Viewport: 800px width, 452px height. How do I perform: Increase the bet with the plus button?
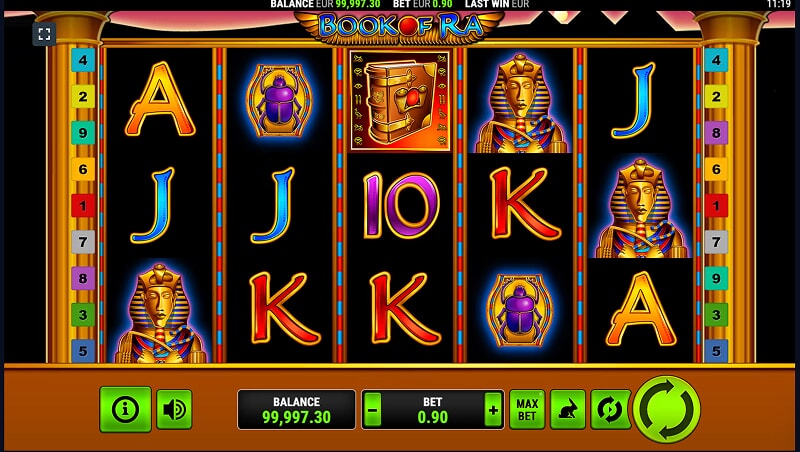[x=492, y=409]
